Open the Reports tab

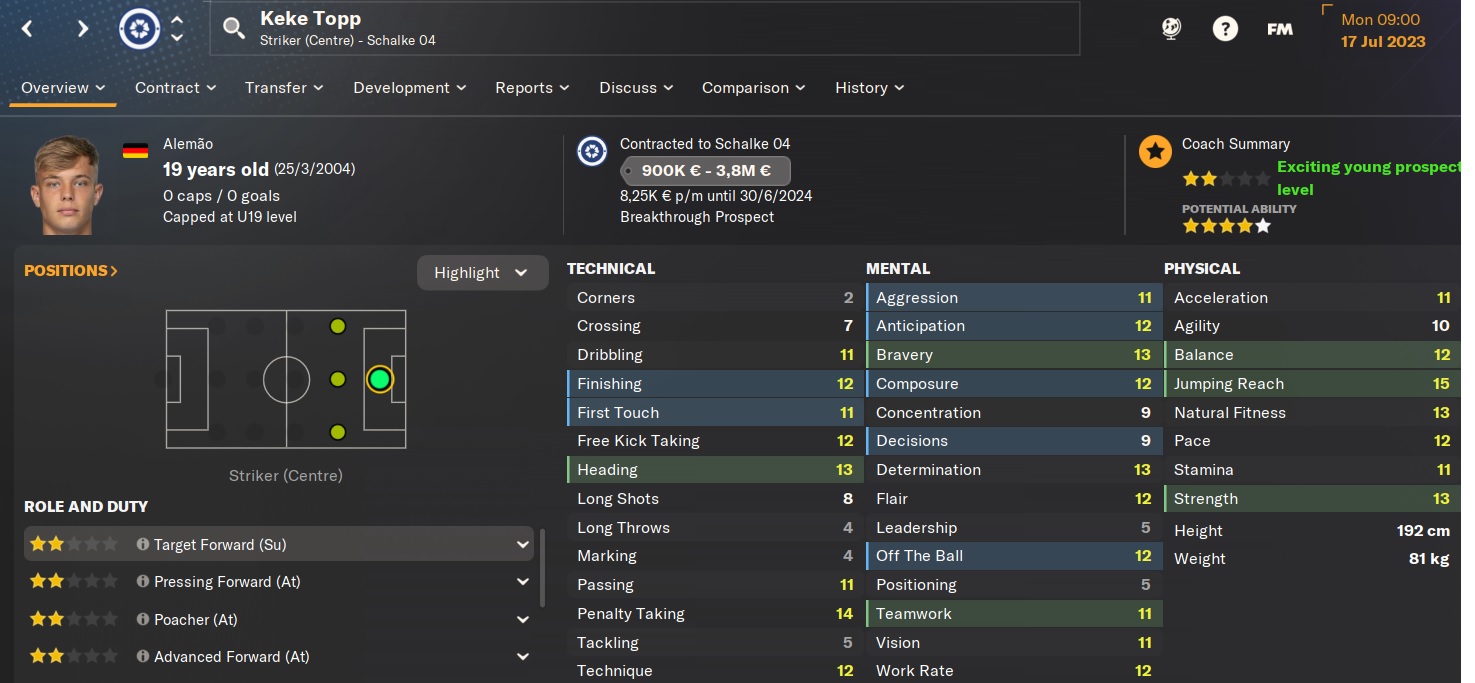tap(532, 88)
